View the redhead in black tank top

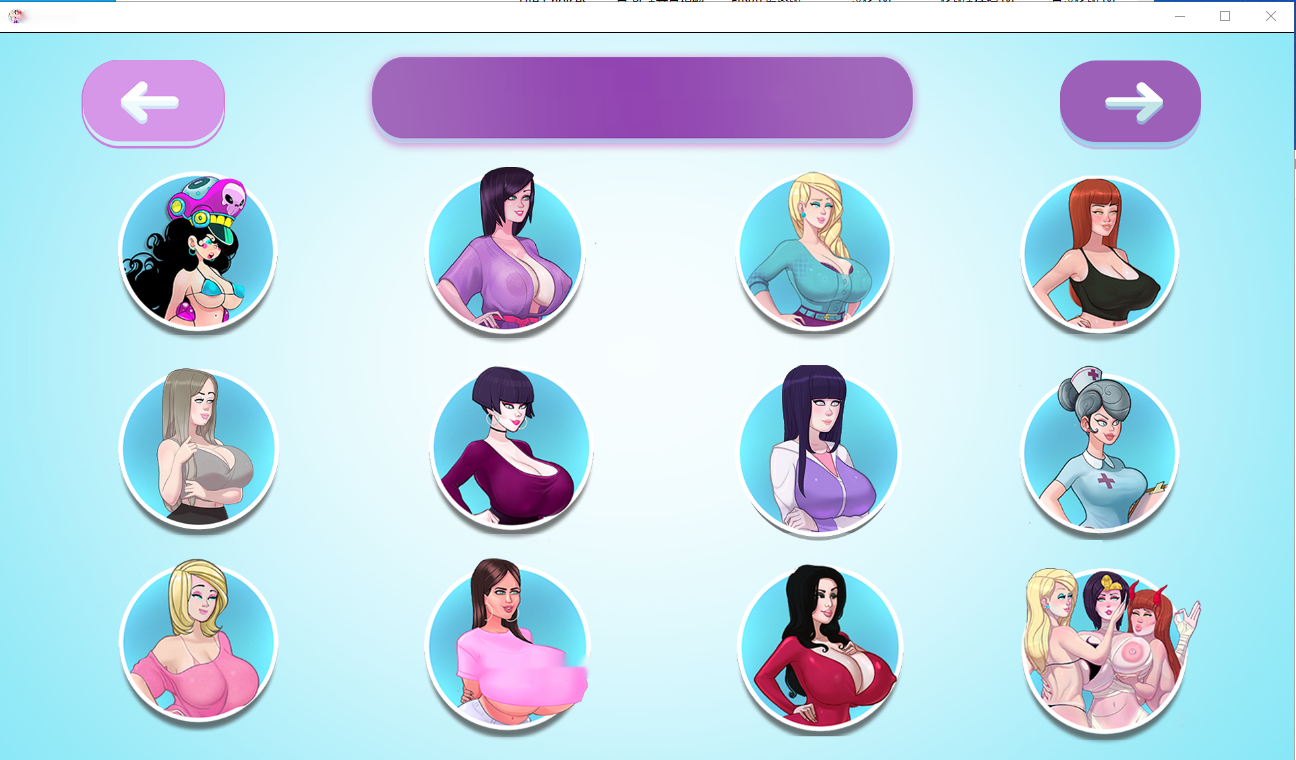1099,253
